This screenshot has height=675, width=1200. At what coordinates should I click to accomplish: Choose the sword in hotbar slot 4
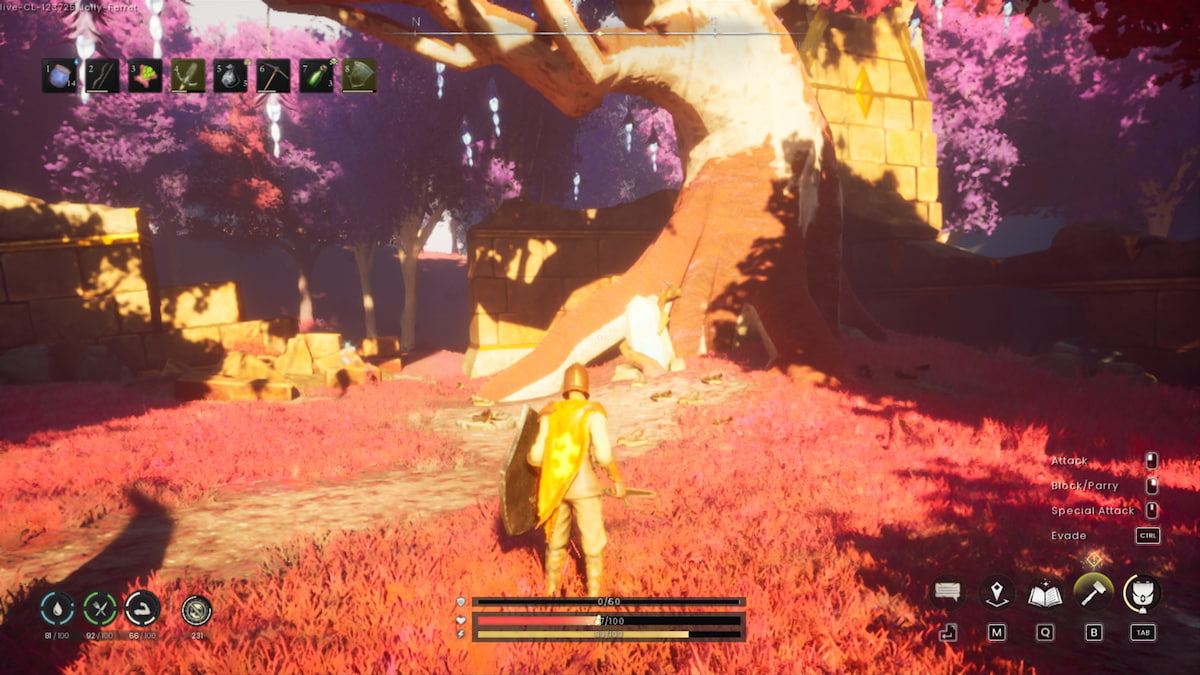click(x=188, y=76)
